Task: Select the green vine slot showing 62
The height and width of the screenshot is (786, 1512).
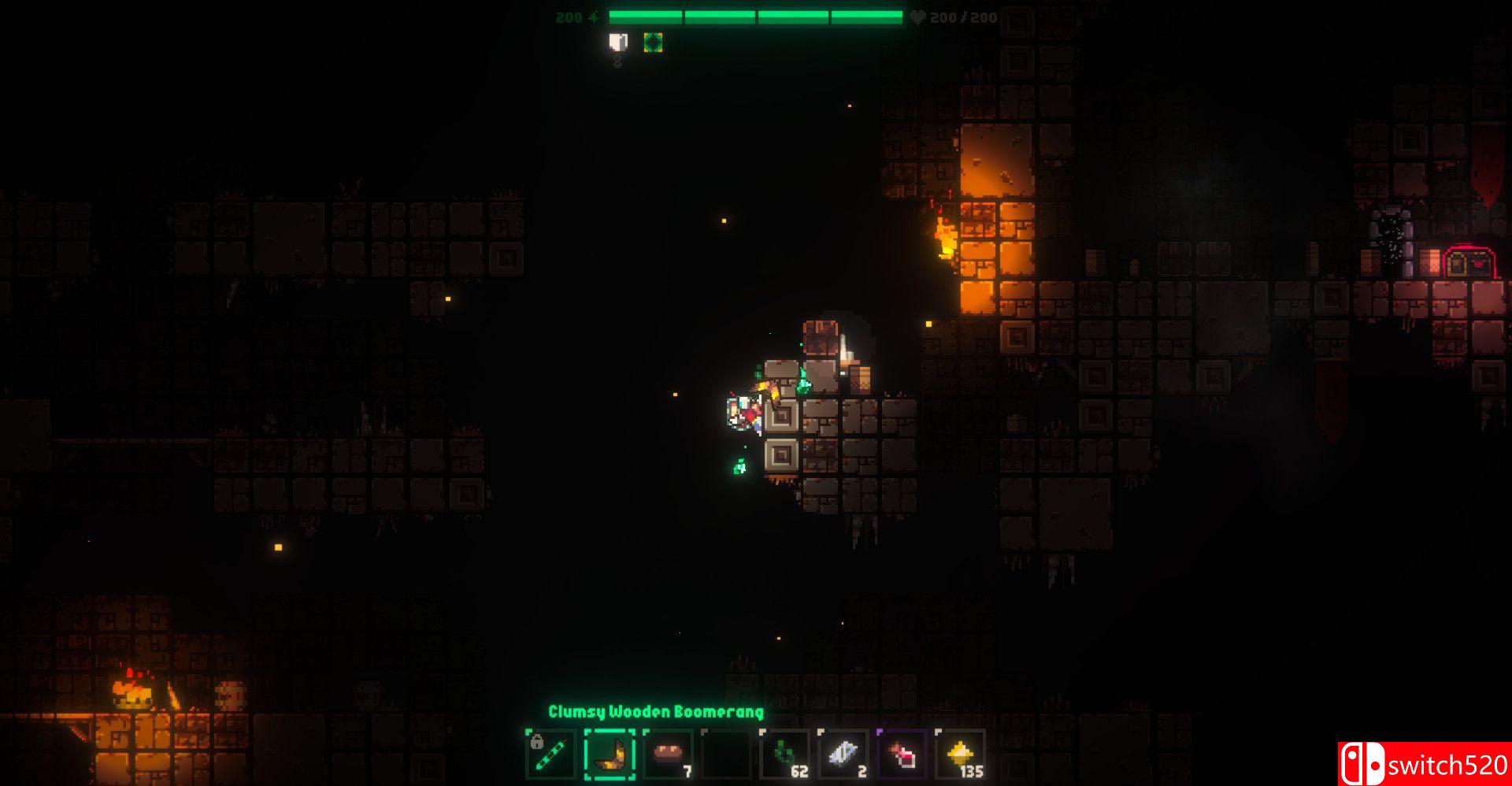Action: tap(785, 754)
